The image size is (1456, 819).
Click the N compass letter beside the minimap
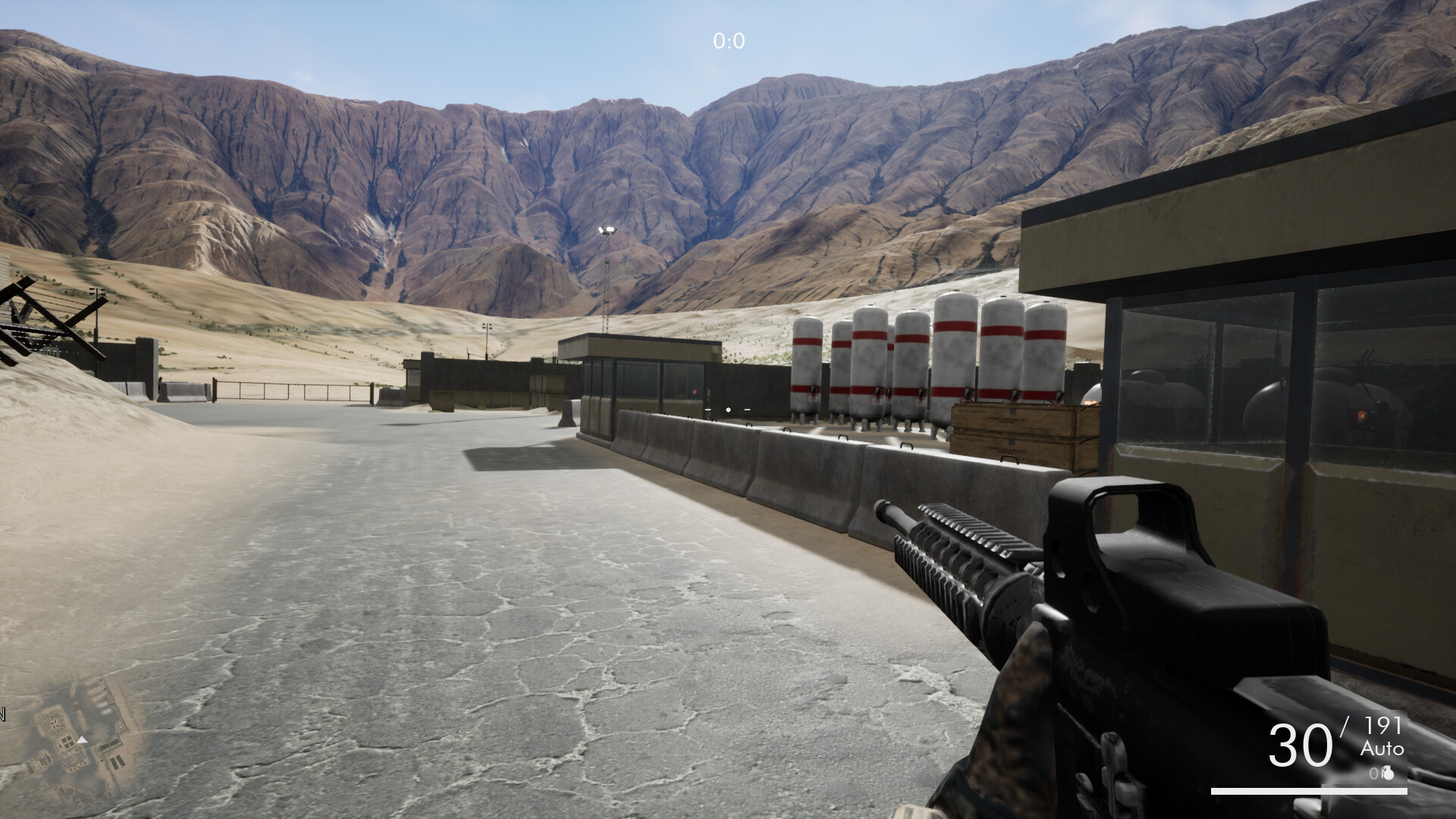click(x=2, y=714)
